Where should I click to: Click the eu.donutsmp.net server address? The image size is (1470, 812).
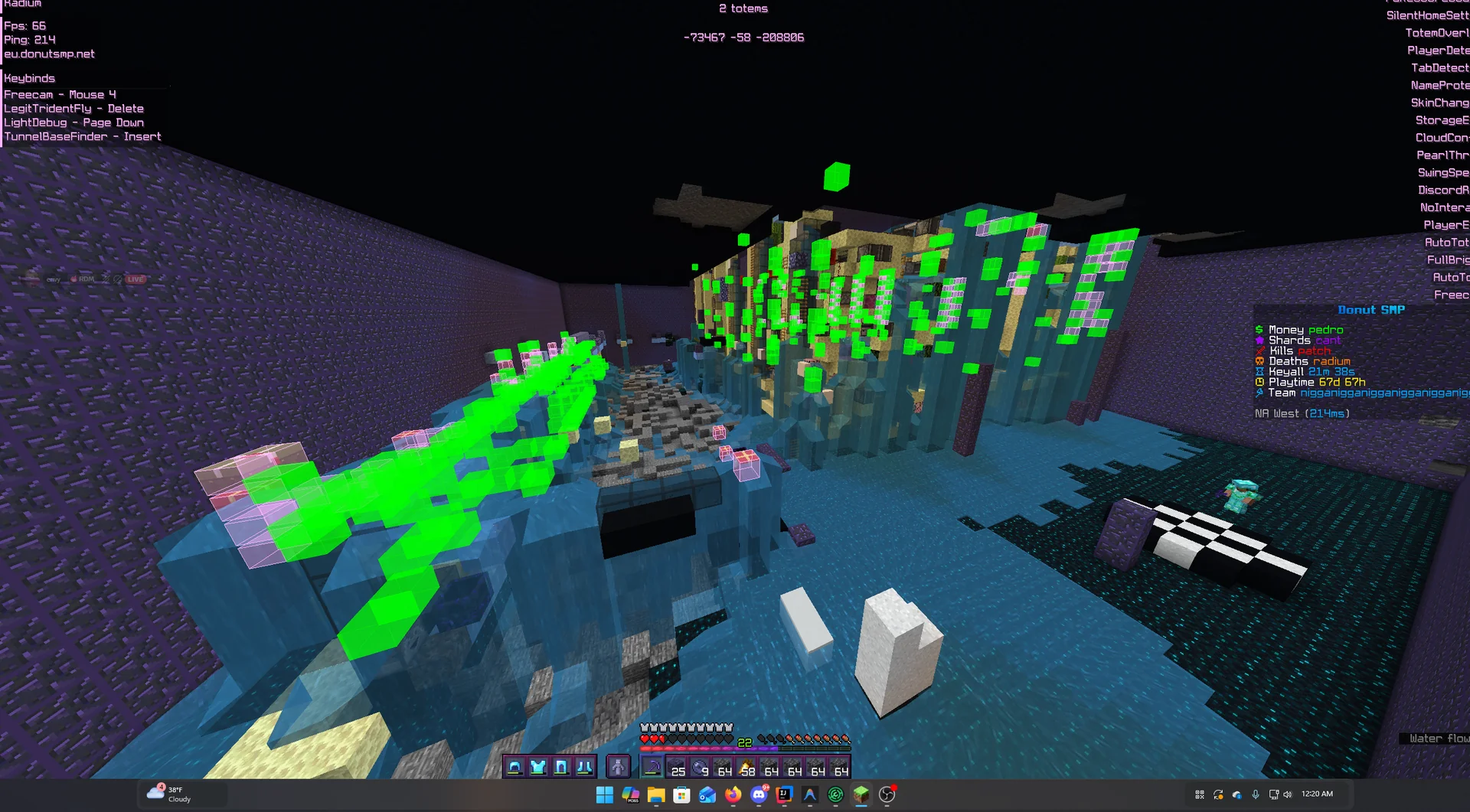tap(50, 54)
